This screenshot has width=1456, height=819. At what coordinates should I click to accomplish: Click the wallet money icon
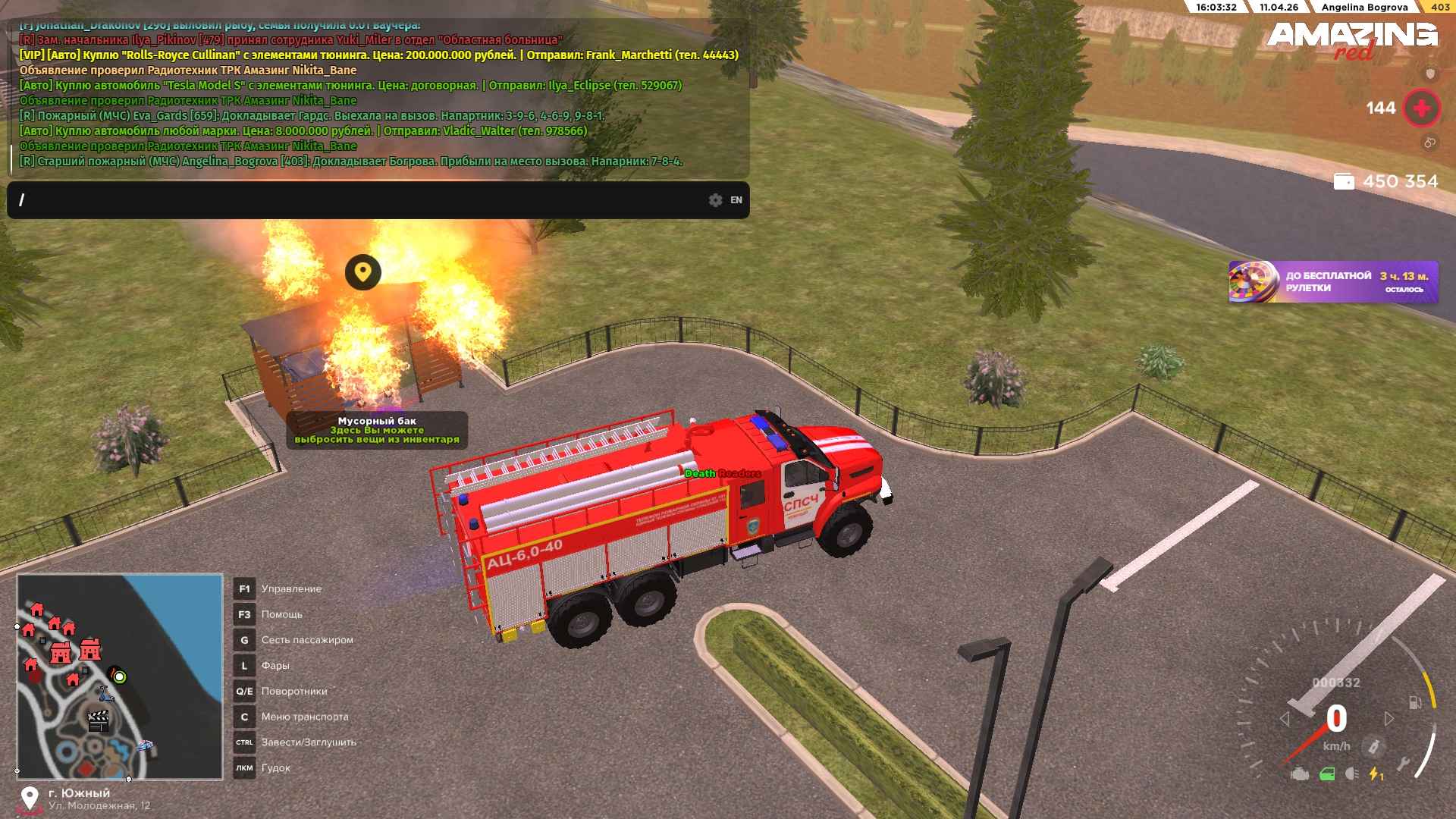[1344, 182]
